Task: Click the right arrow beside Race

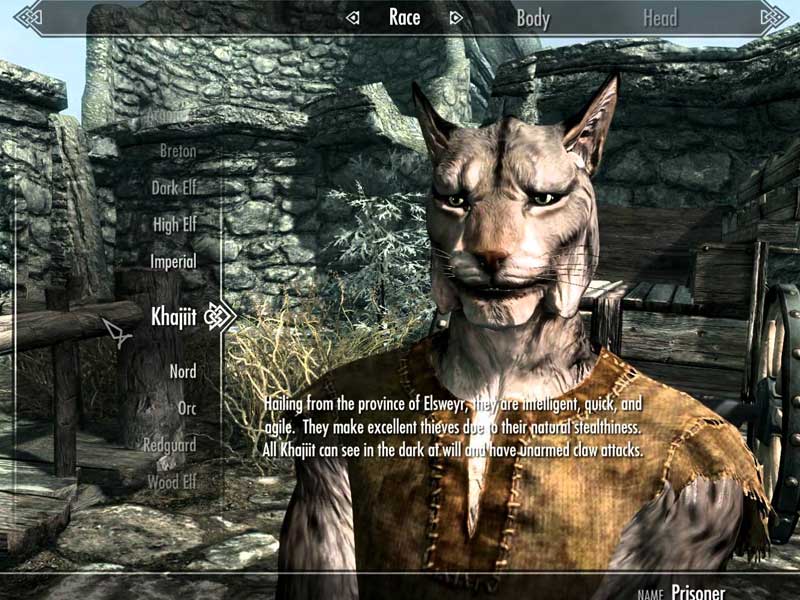Action: click(456, 18)
